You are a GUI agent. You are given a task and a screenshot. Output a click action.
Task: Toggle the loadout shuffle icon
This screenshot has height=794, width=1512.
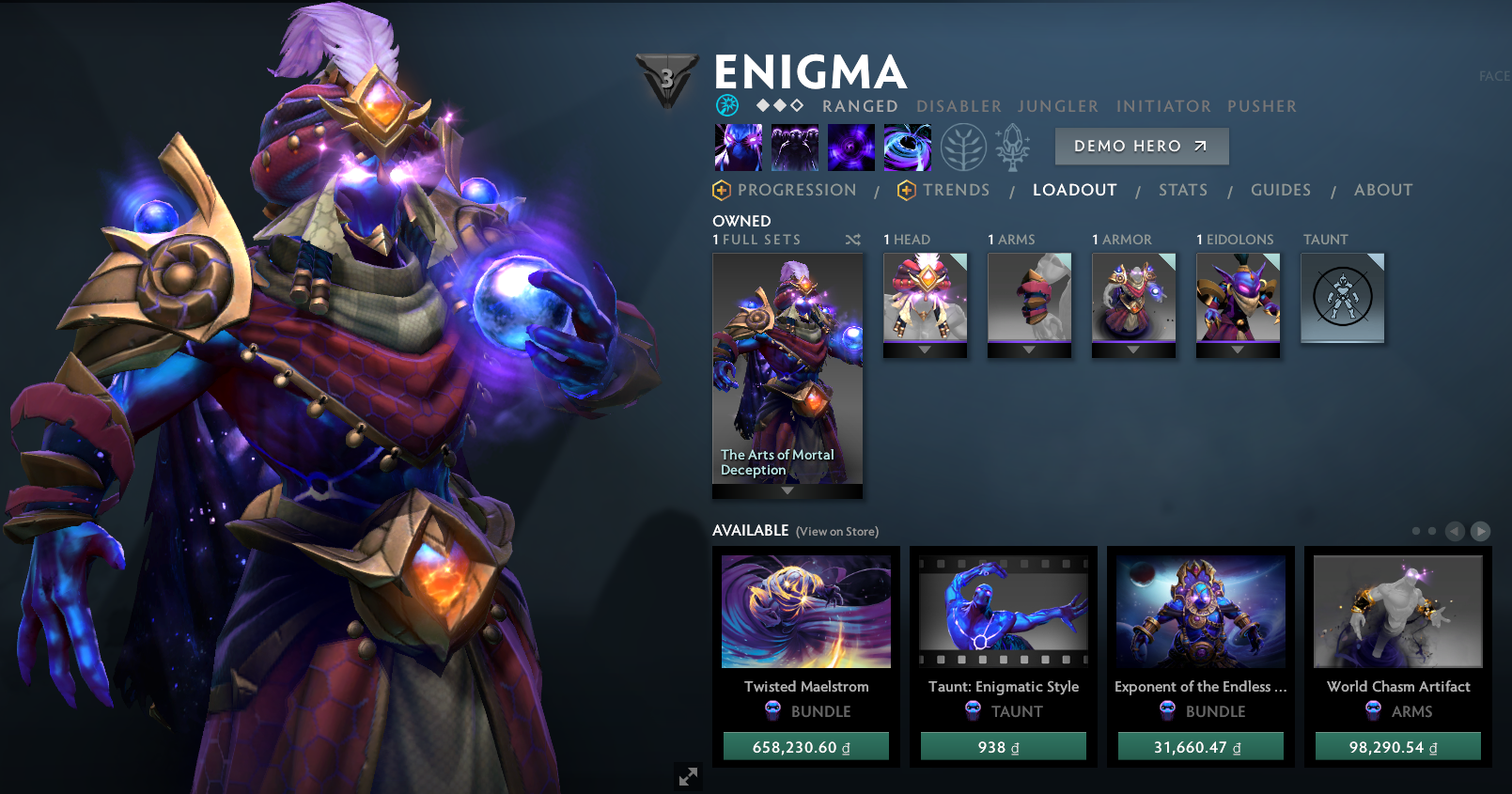pyautogui.click(x=853, y=240)
